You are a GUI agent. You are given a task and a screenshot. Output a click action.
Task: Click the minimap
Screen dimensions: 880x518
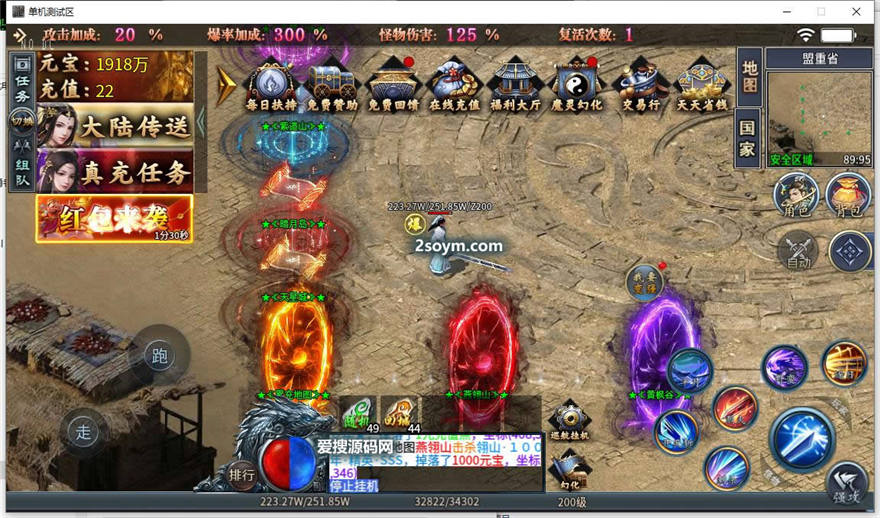click(819, 112)
